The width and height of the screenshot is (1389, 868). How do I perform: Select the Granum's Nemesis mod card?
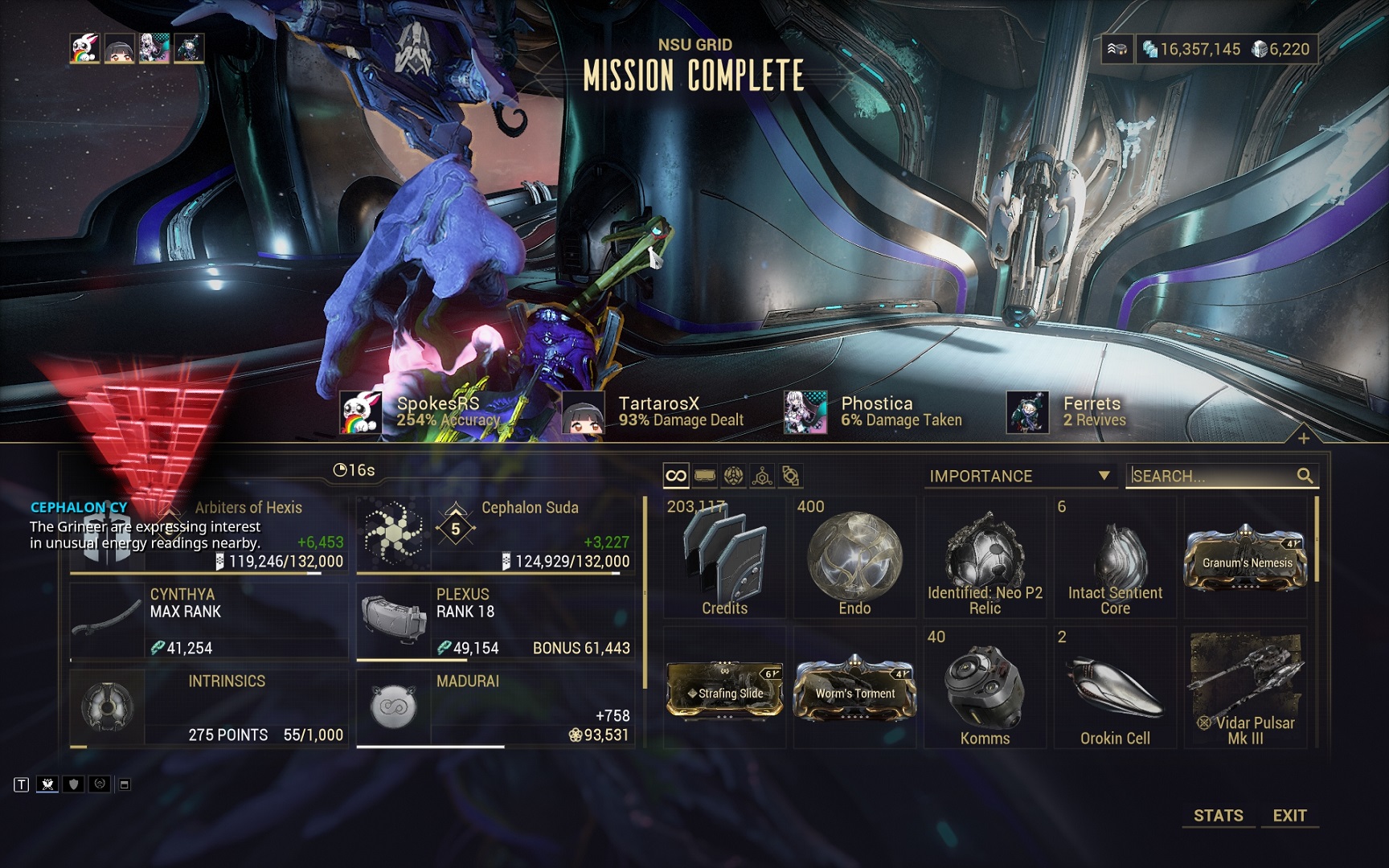pyautogui.click(x=1246, y=558)
